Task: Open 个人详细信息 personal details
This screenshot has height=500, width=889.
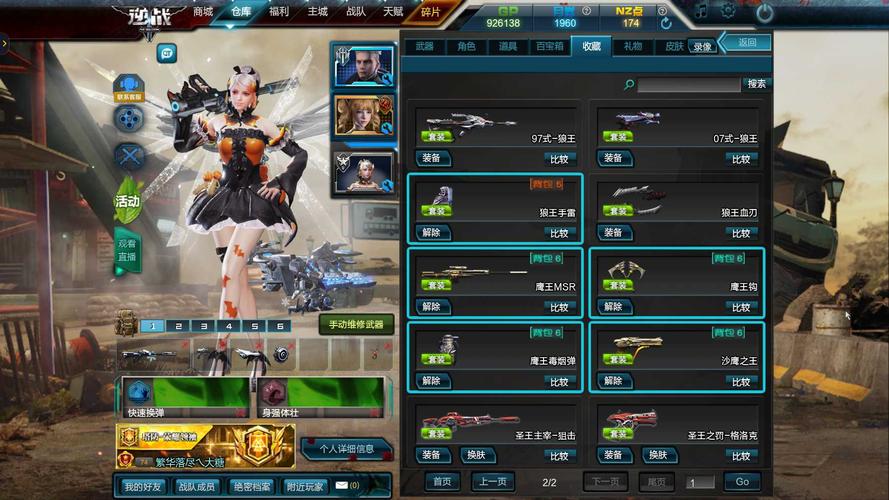Action: pos(346,449)
